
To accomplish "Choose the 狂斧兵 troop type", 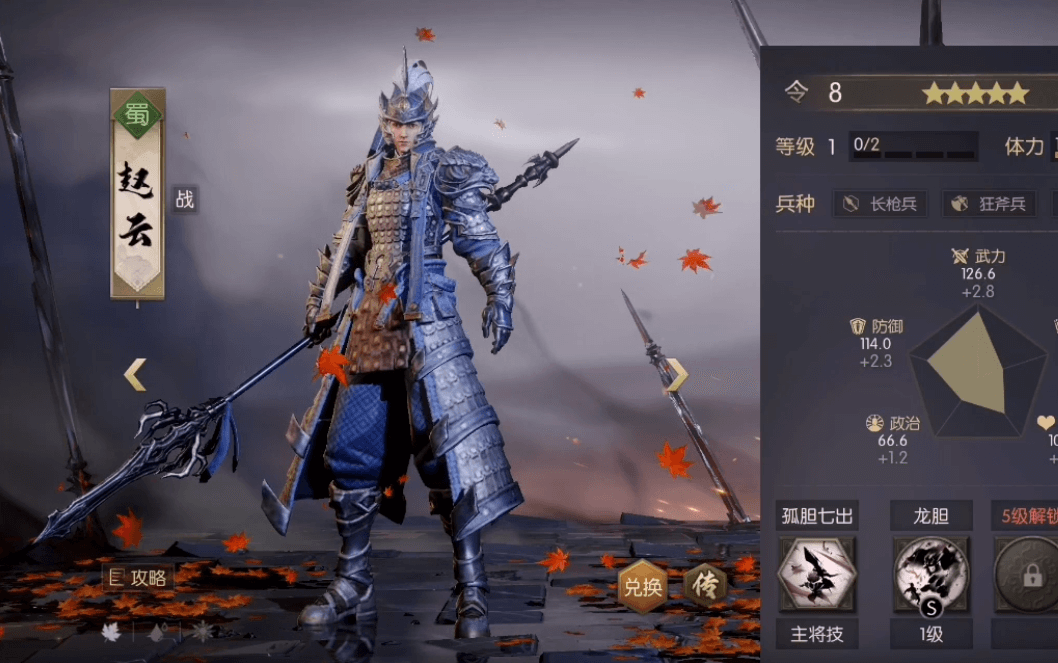I will coord(988,204).
